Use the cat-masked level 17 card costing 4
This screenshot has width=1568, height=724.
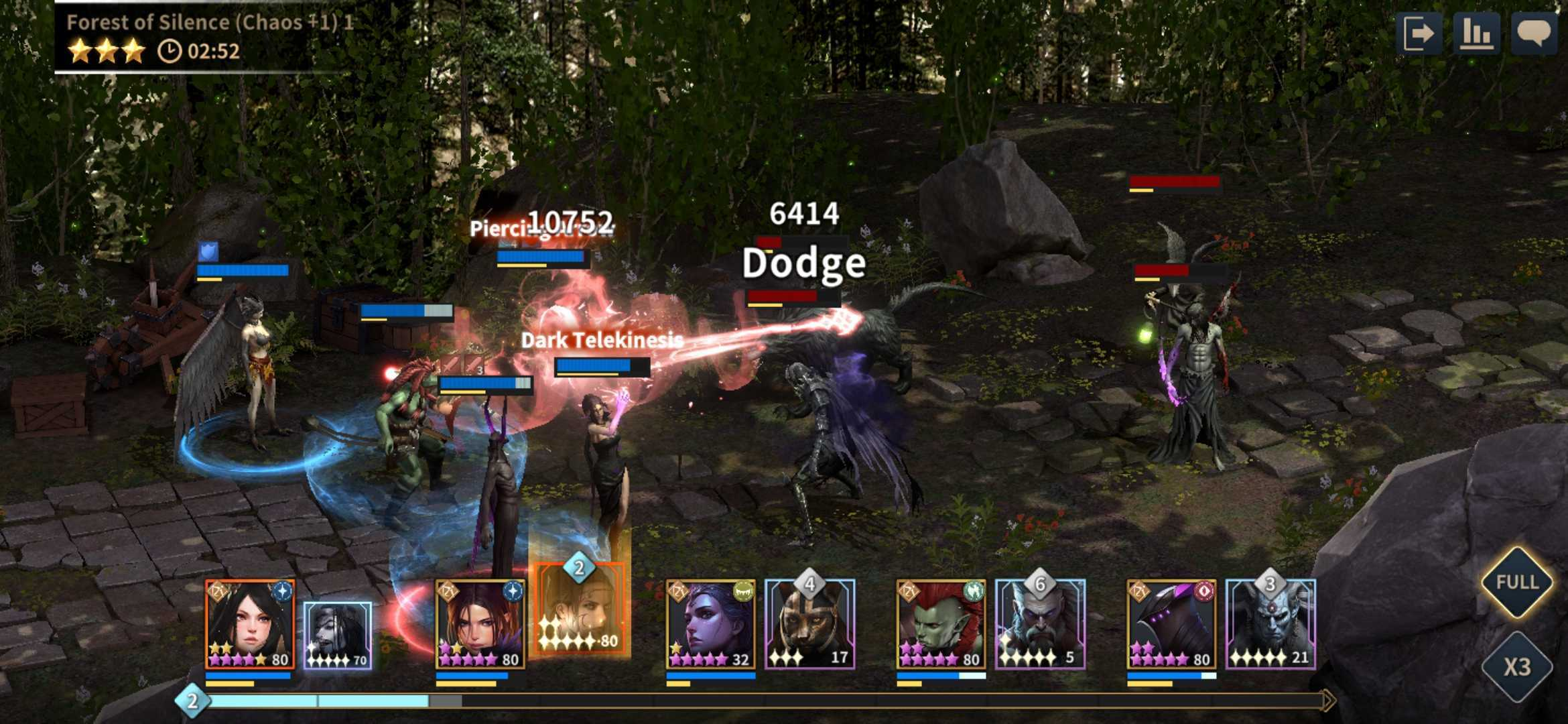click(x=809, y=625)
